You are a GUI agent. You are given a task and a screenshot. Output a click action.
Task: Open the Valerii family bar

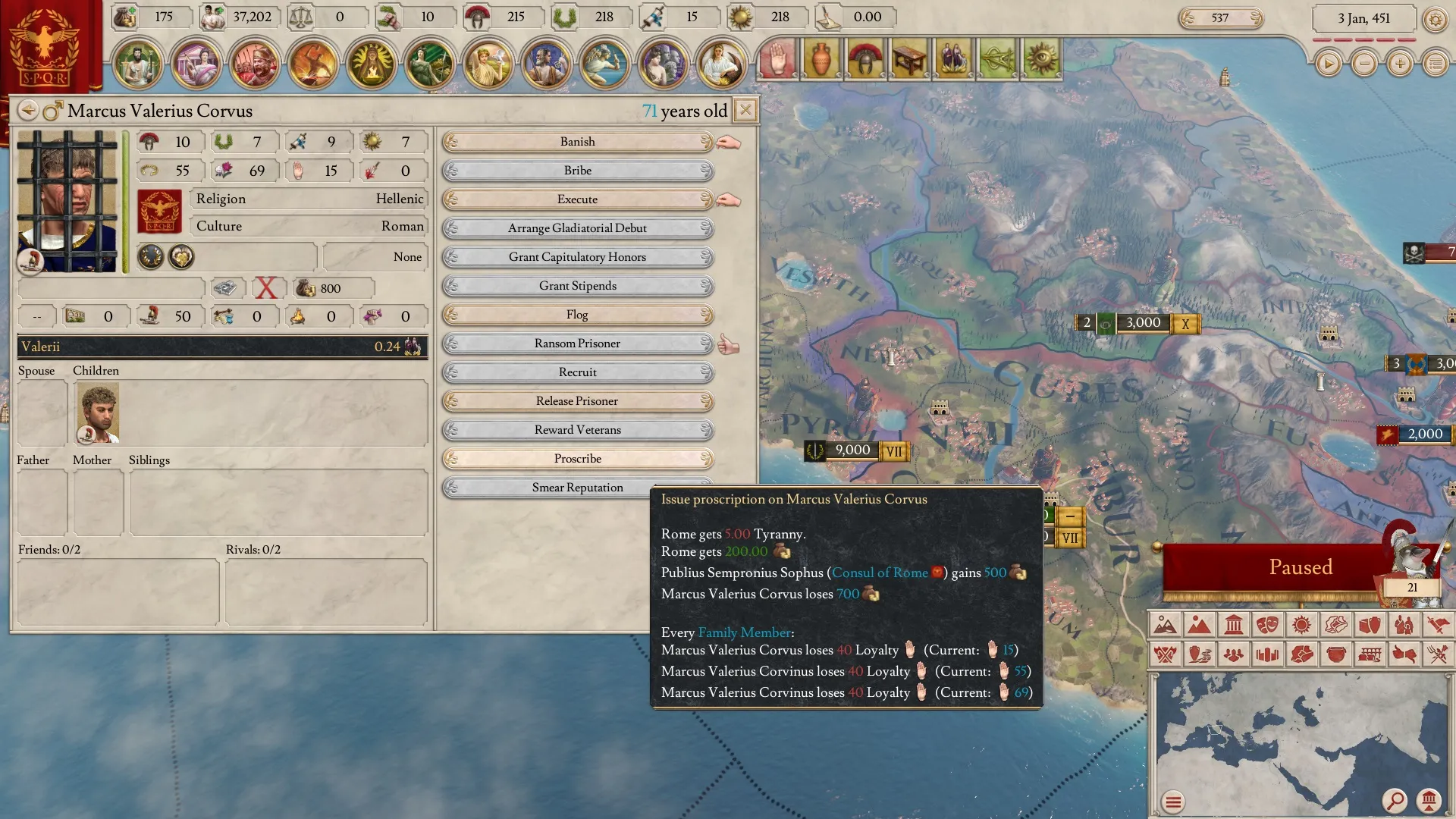pos(222,347)
